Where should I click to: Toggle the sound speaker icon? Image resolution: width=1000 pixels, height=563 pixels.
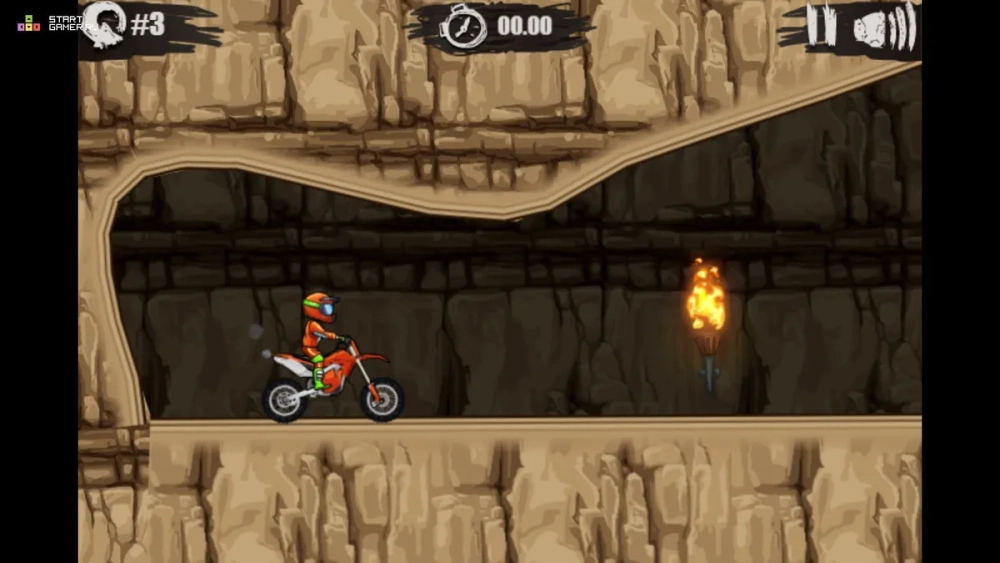(884, 27)
